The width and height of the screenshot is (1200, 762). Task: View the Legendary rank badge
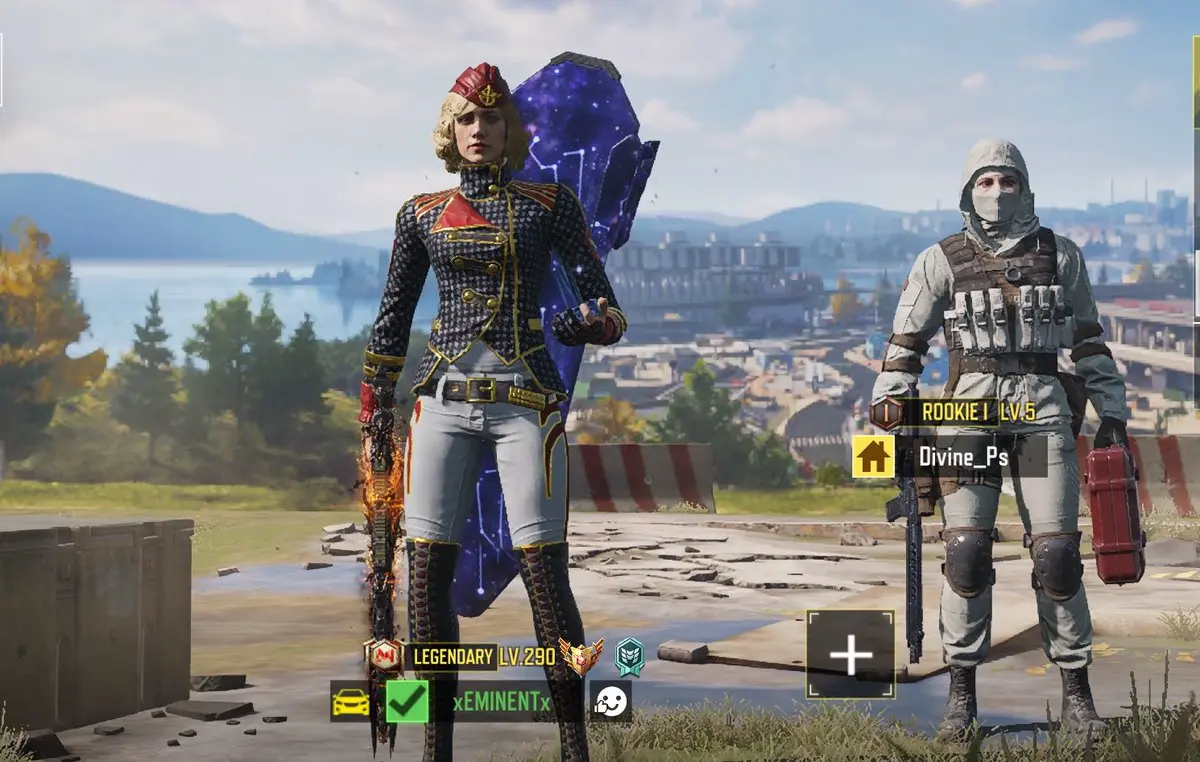(x=384, y=655)
